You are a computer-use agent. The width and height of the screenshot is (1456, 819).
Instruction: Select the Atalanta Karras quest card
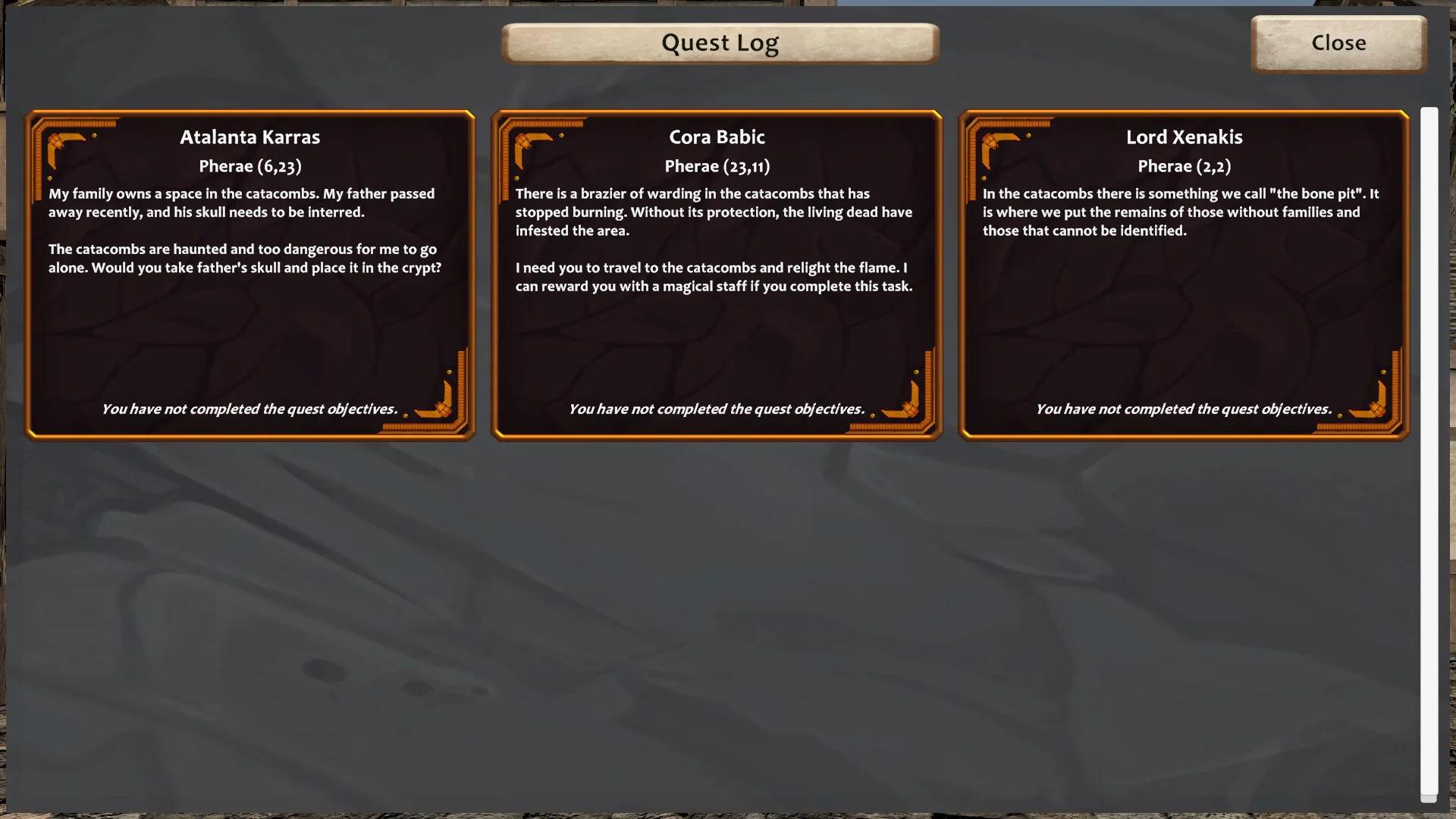click(249, 275)
